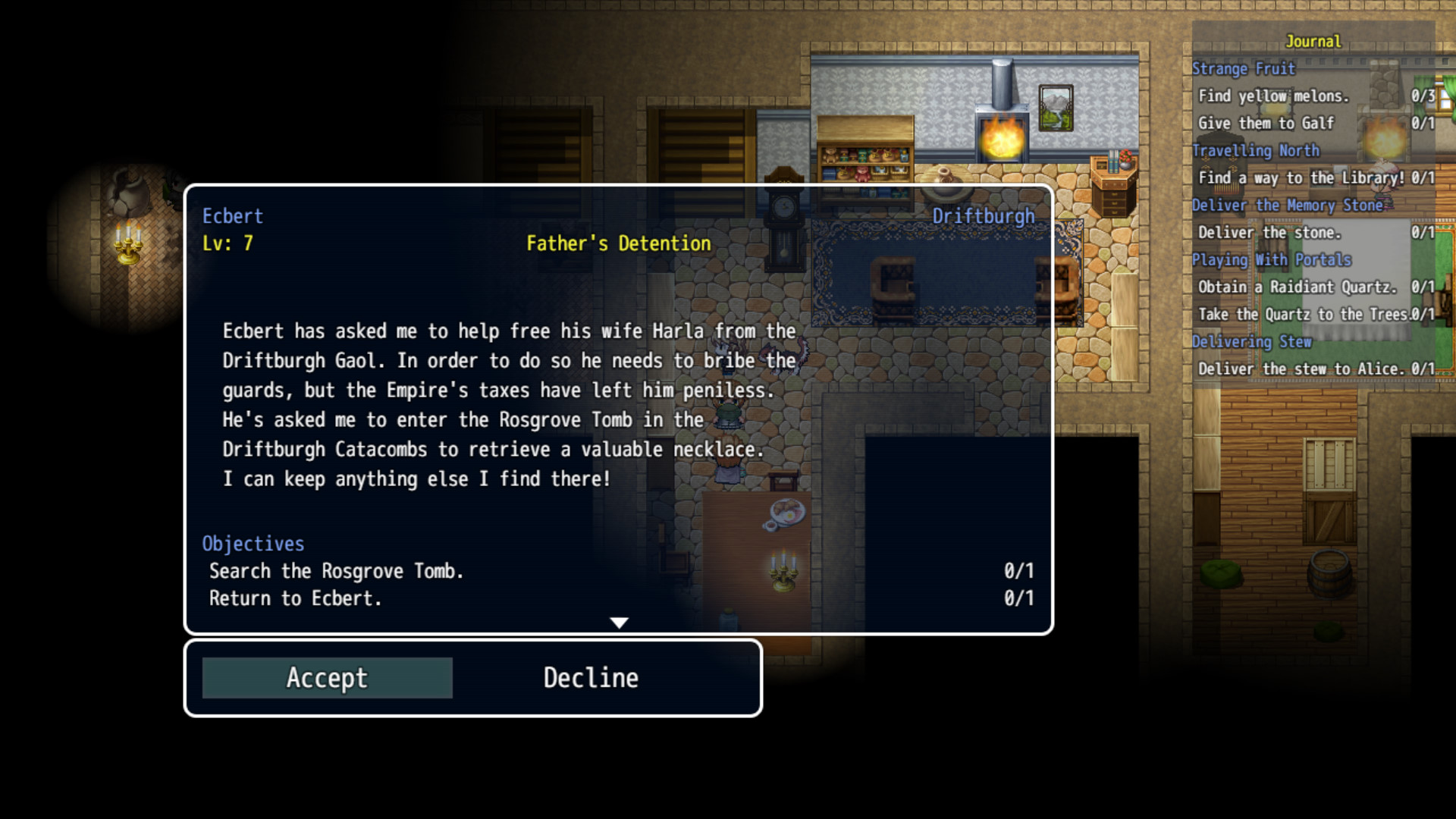Select the cat sprite beside the villagers
1456x819 pixels.
[783, 356]
